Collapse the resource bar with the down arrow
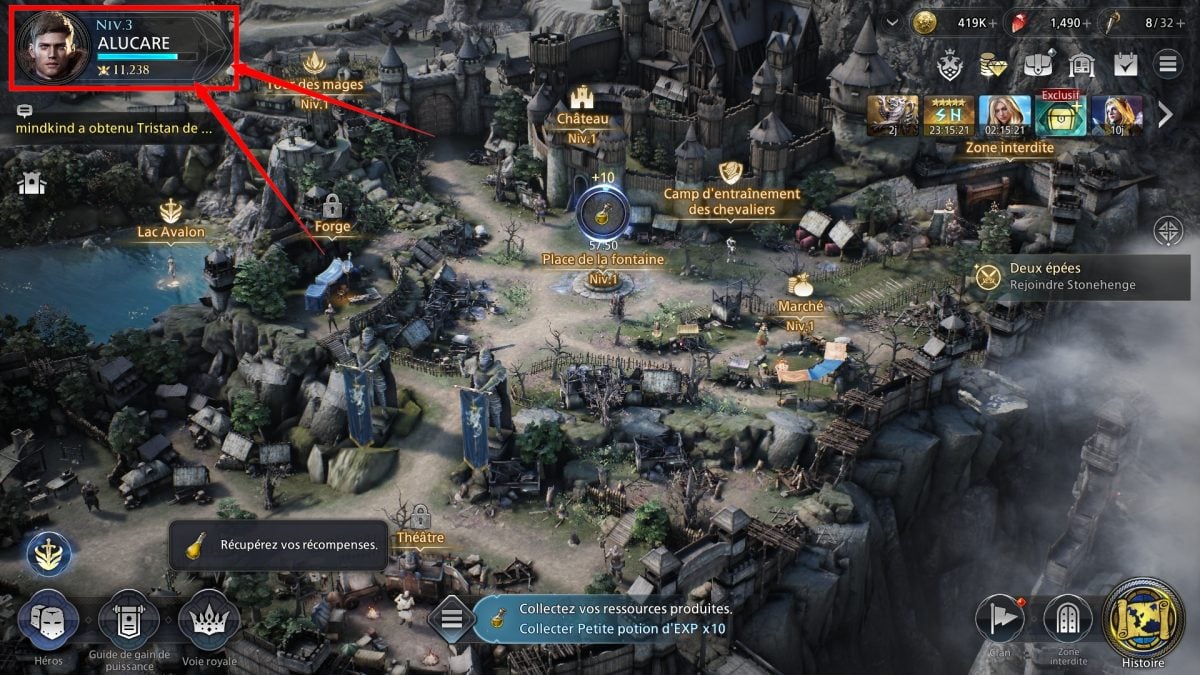 coord(893,23)
